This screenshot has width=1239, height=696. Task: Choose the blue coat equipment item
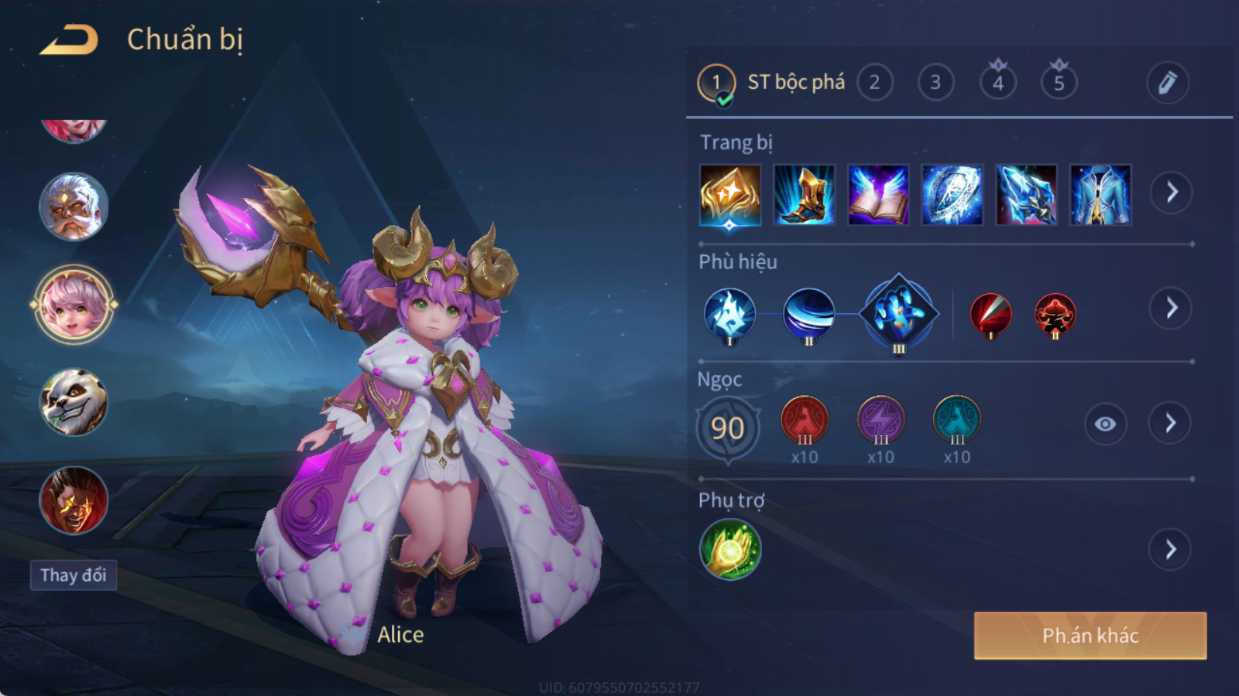tap(1100, 195)
